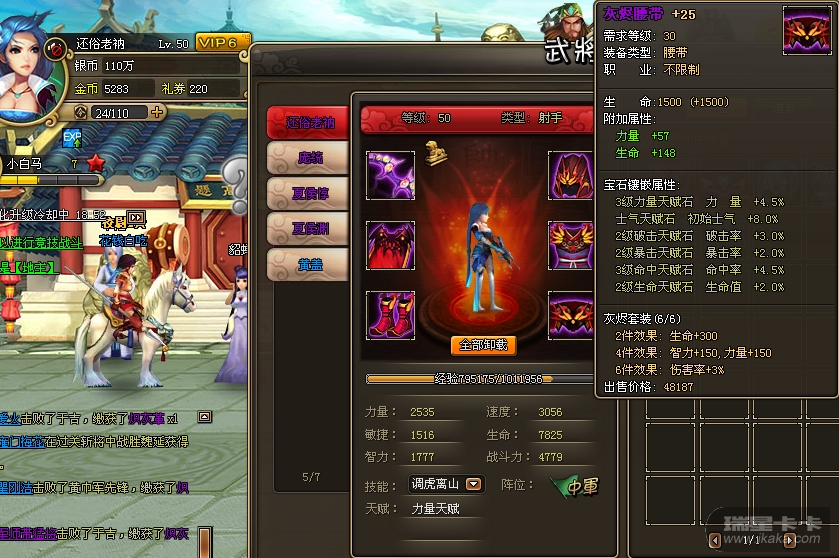The image size is (839, 558).
Task: Click the EXP boost buff icon
Action: (x=73, y=139)
